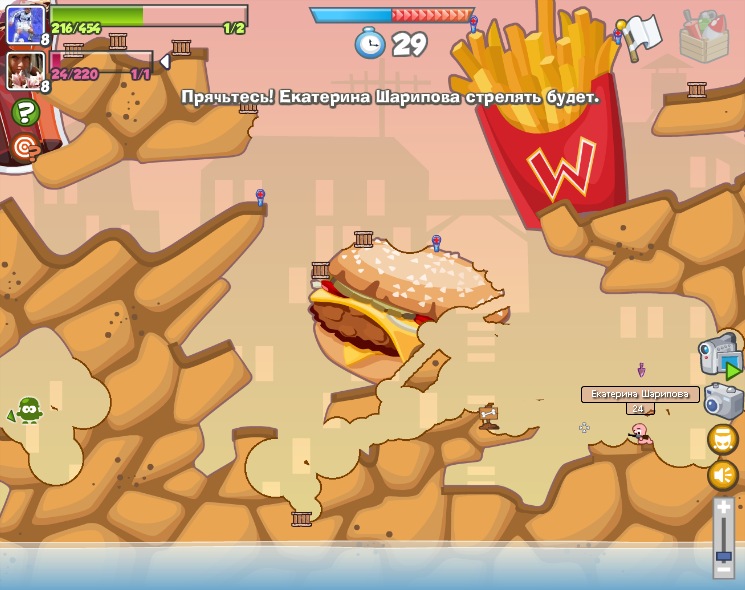Click the blue zoom slider handle
This screenshot has height=590, width=745.
[723, 554]
